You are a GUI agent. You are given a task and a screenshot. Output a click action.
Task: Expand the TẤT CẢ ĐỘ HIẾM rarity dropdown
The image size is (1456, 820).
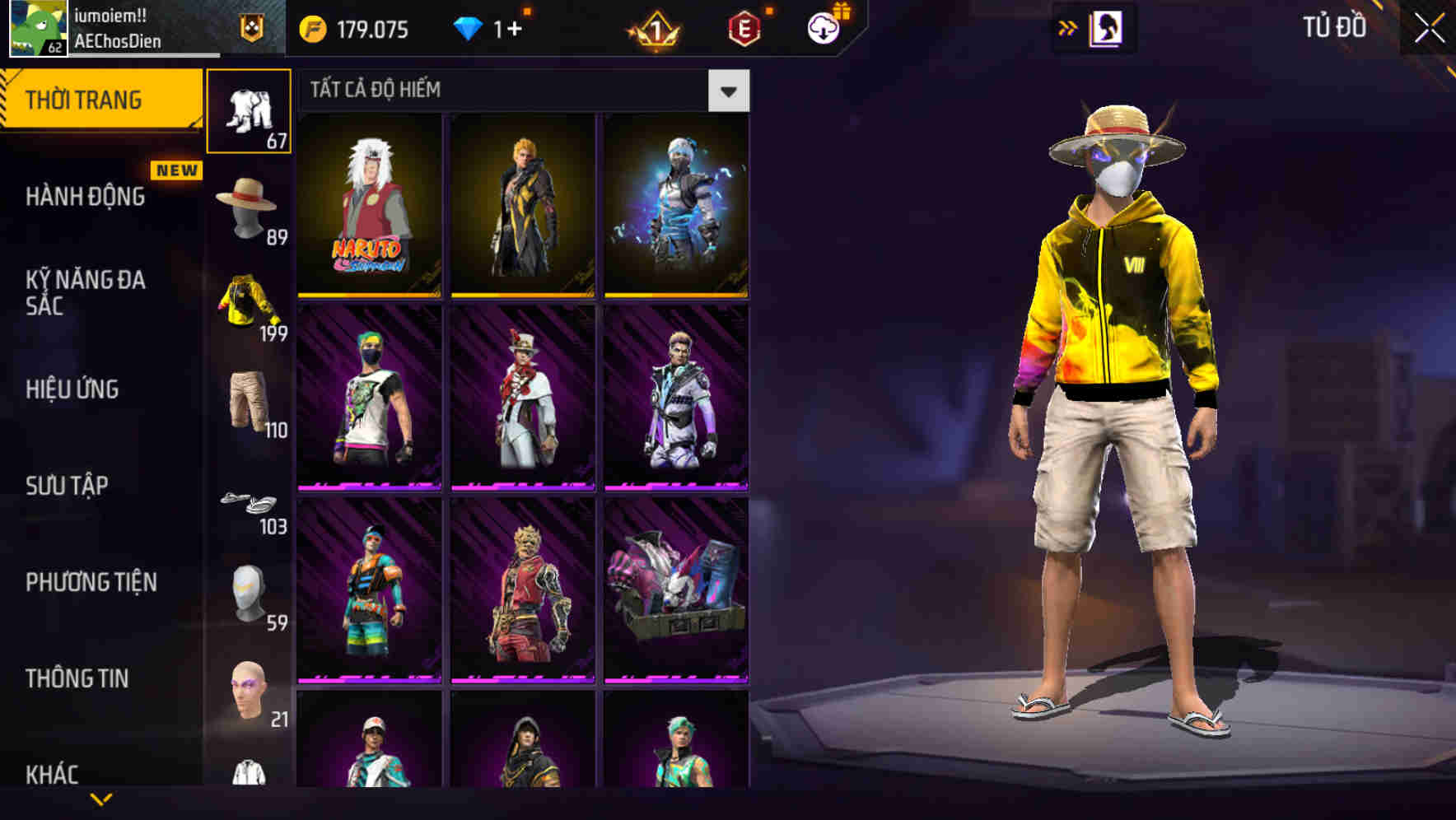click(728, 90)
